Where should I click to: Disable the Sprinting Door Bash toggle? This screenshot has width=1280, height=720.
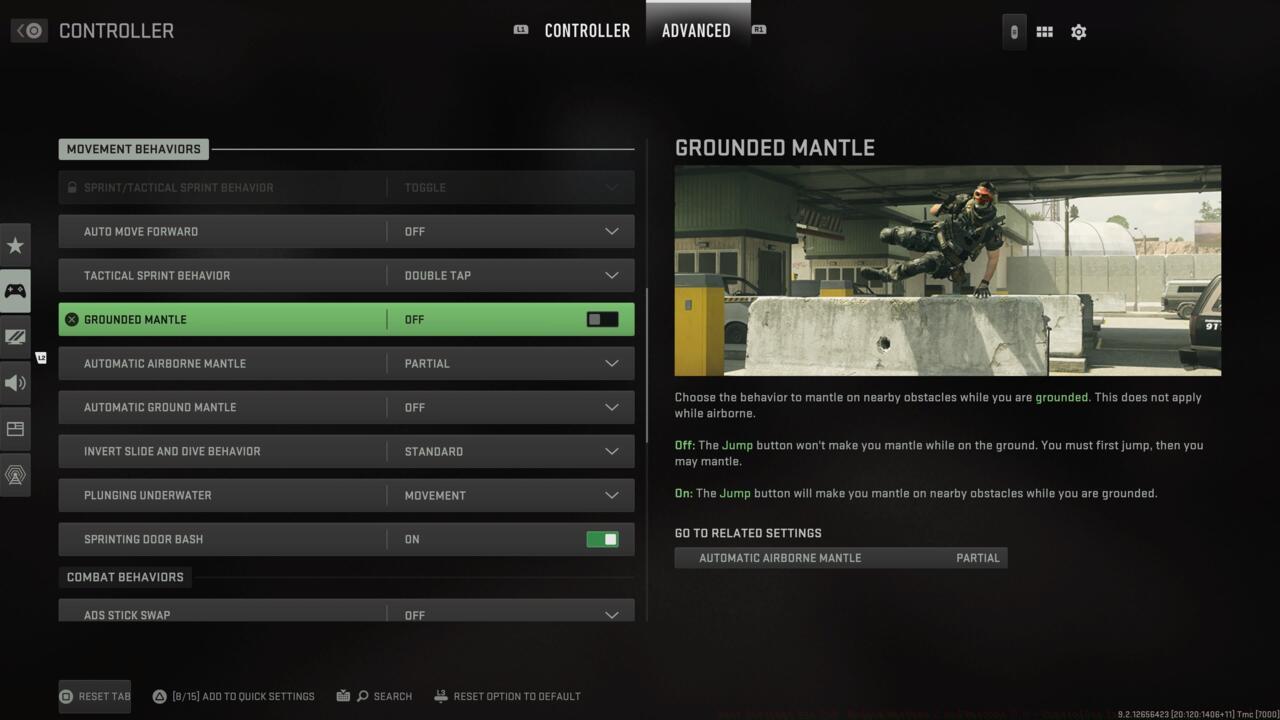602,539
